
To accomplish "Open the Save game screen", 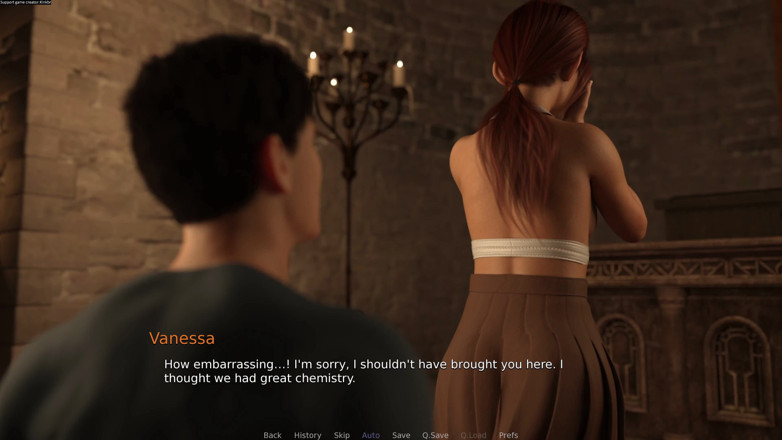I will point(401,435).
